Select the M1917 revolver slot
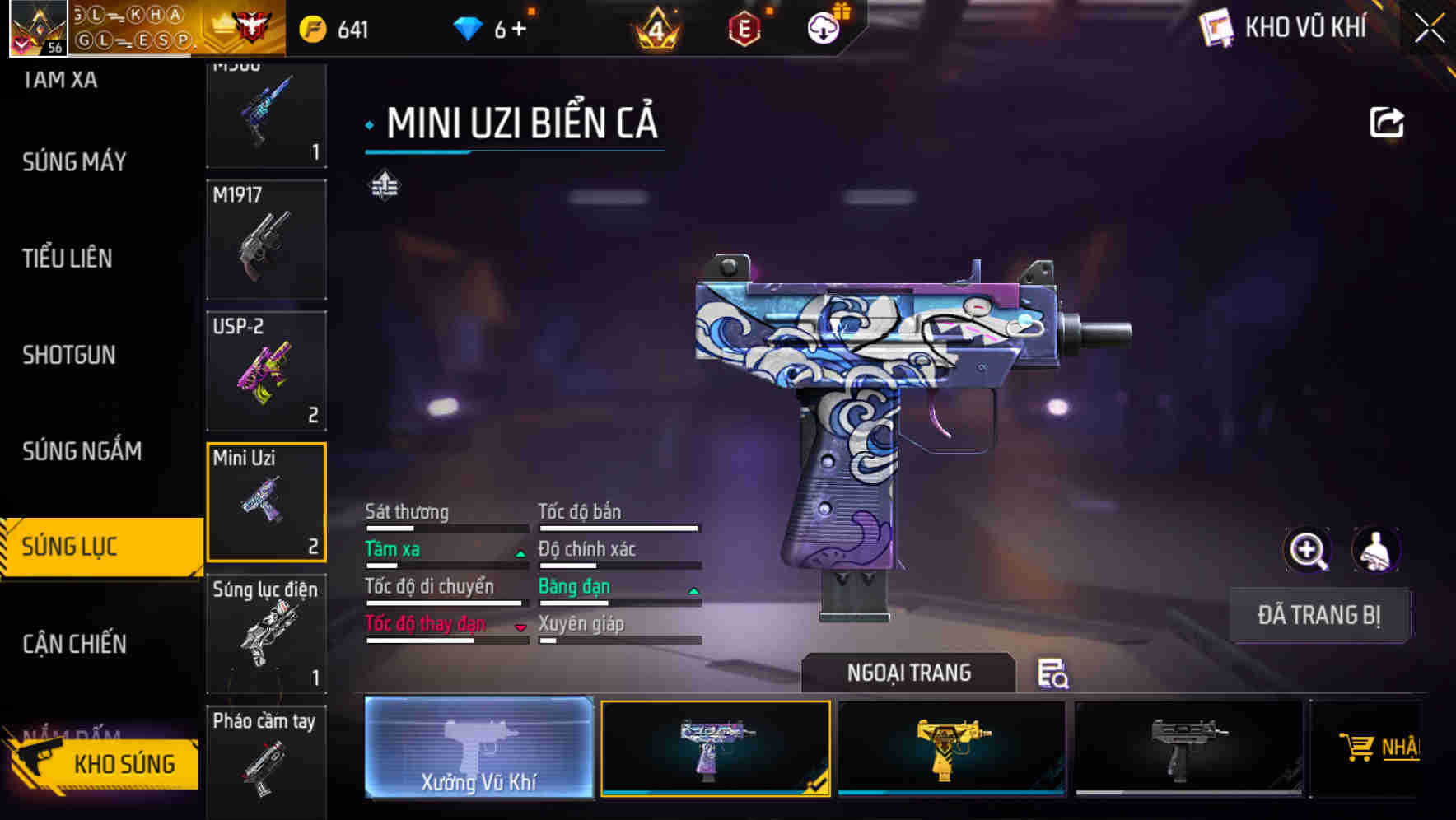The width and height of the screenshot is (1456, 820). click(266, 240)
